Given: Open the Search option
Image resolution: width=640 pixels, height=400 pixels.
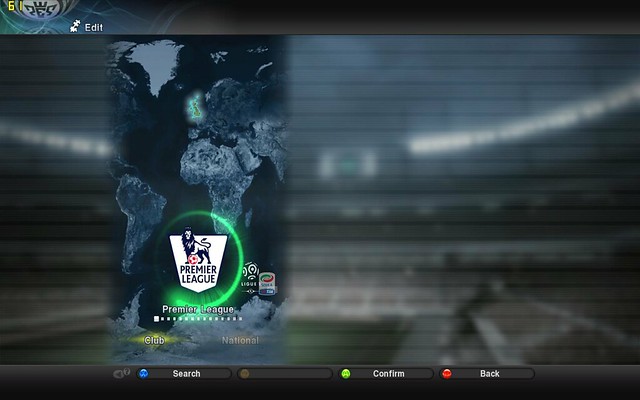Looking at the screenshot, I should [186, 374].
